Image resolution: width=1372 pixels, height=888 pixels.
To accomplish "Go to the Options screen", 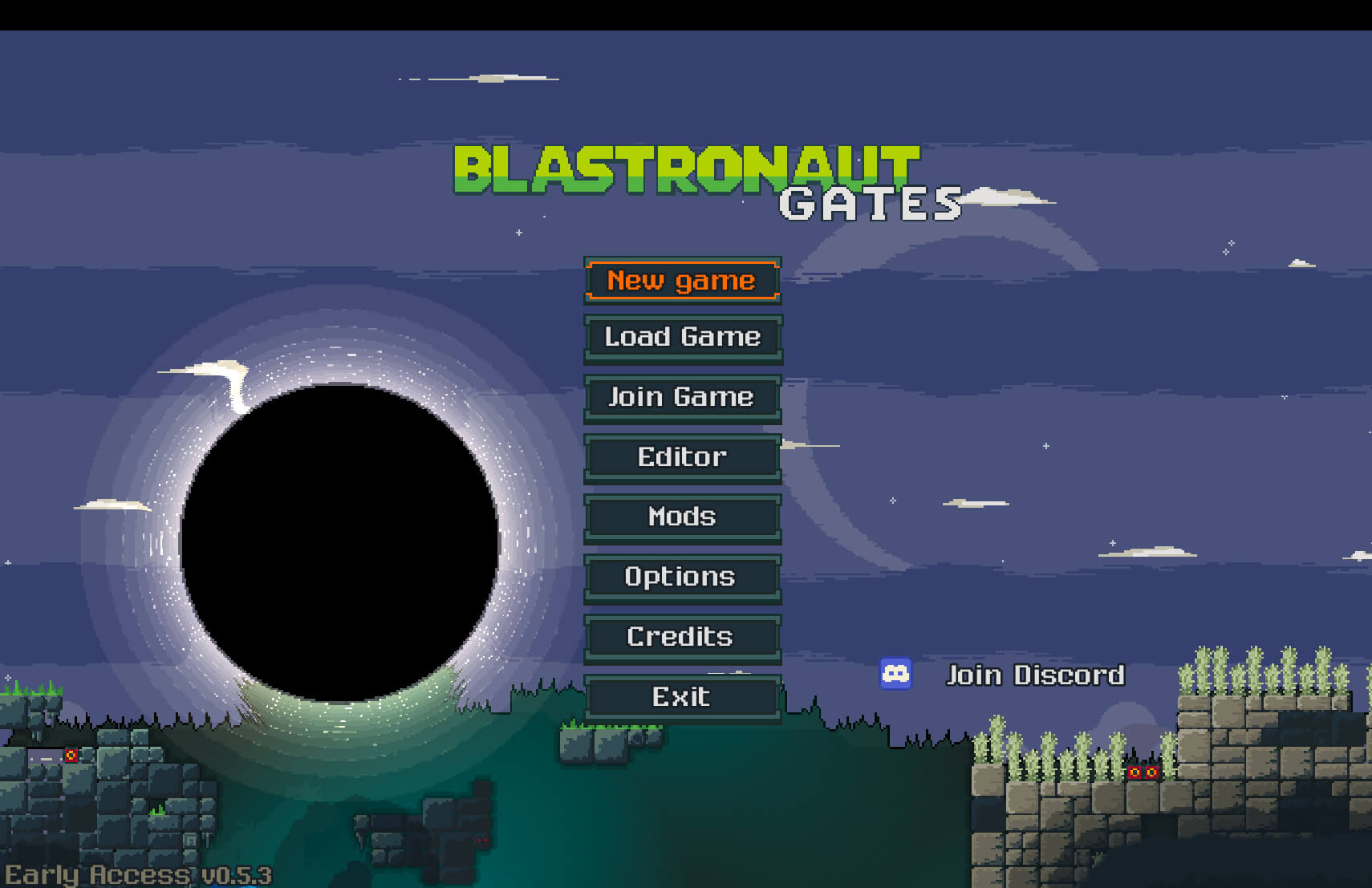I will 682,577.
